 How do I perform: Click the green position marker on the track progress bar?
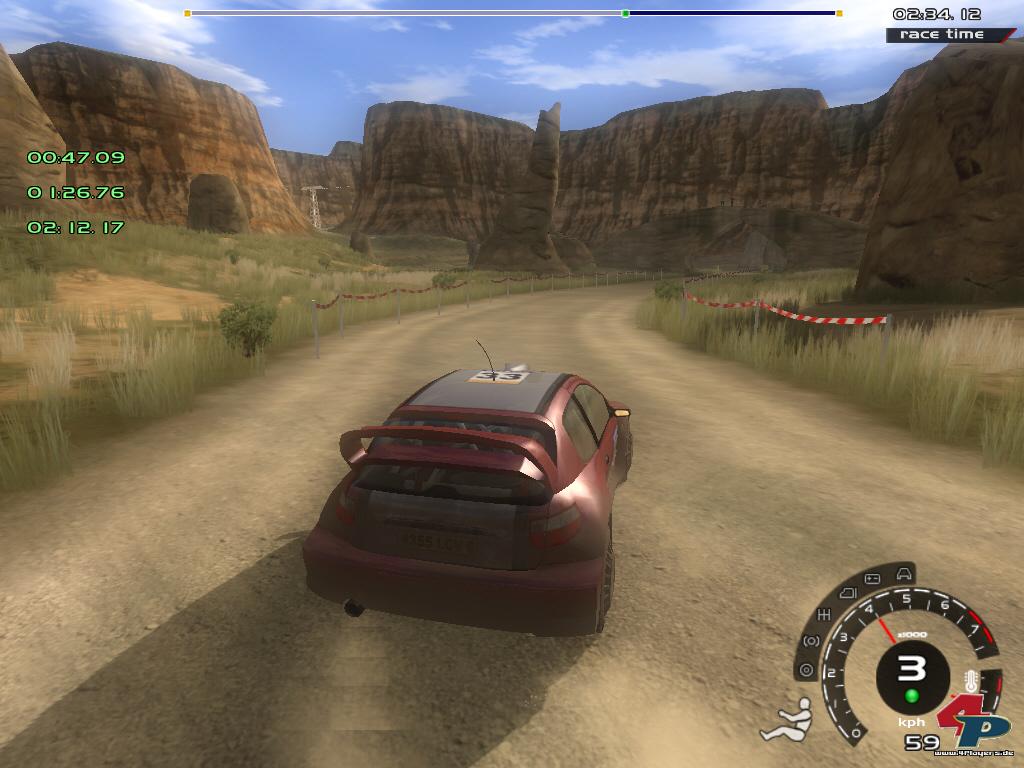625,14
